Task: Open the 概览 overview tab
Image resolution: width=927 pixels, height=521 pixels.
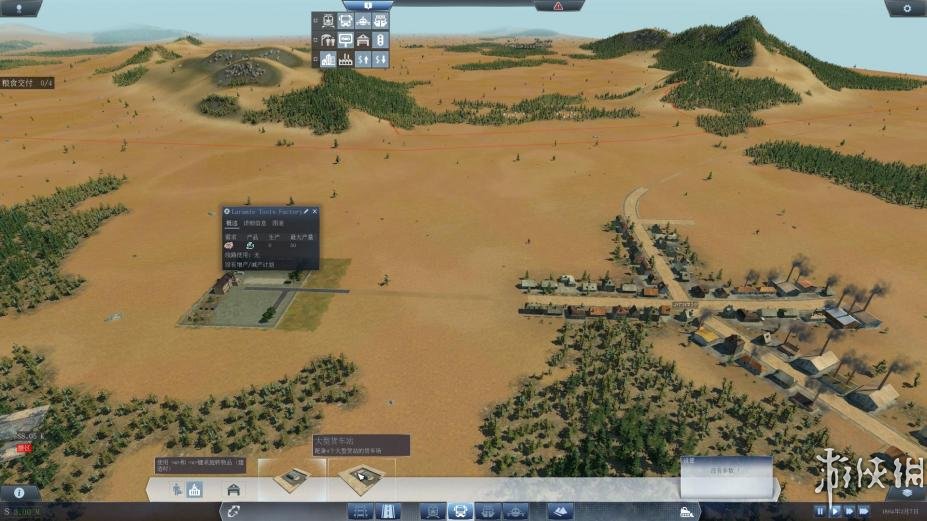Action: pos(231,223)
